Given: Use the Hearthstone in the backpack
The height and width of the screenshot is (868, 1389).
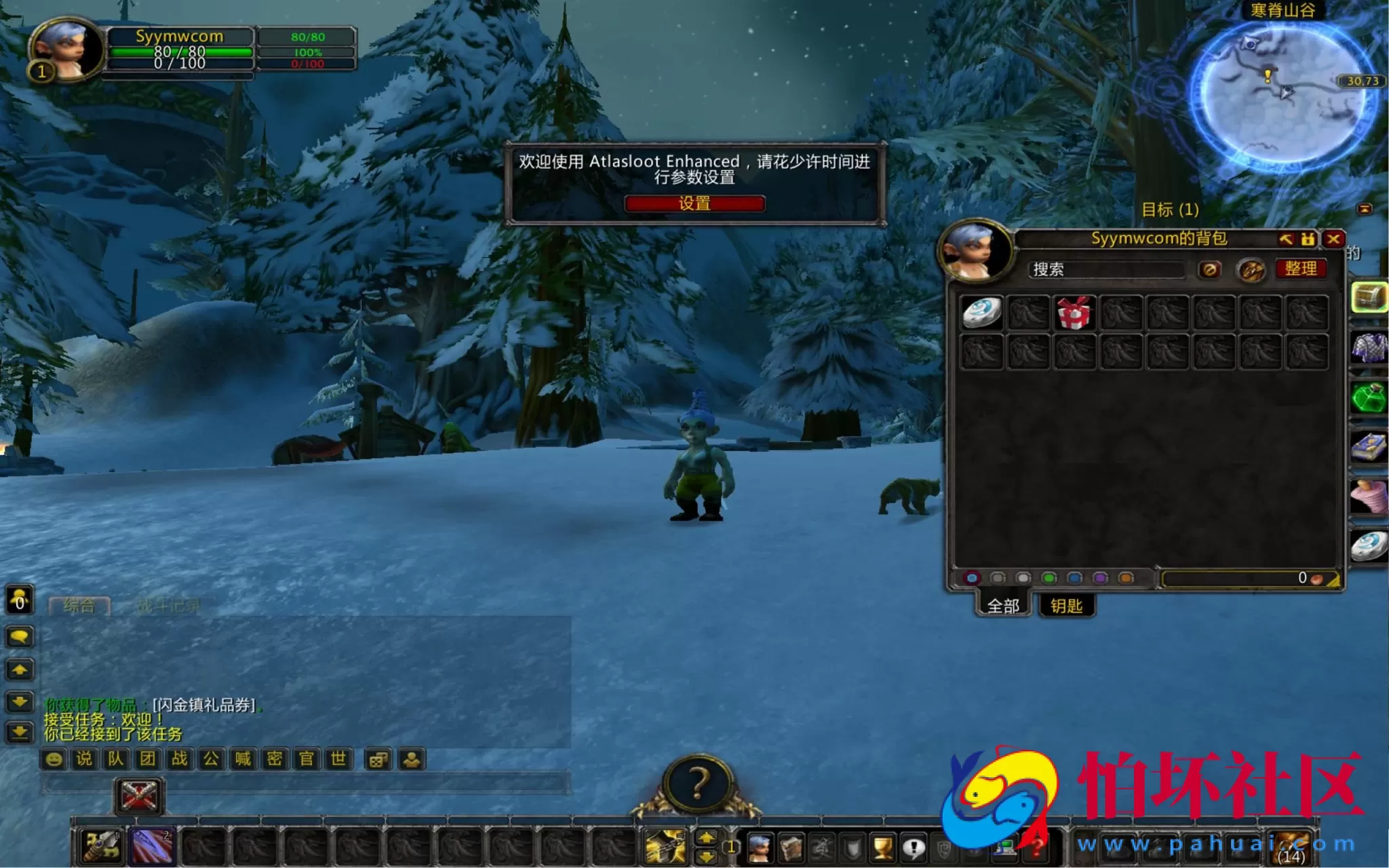Looking at the screenshot, I should [982, 312].
